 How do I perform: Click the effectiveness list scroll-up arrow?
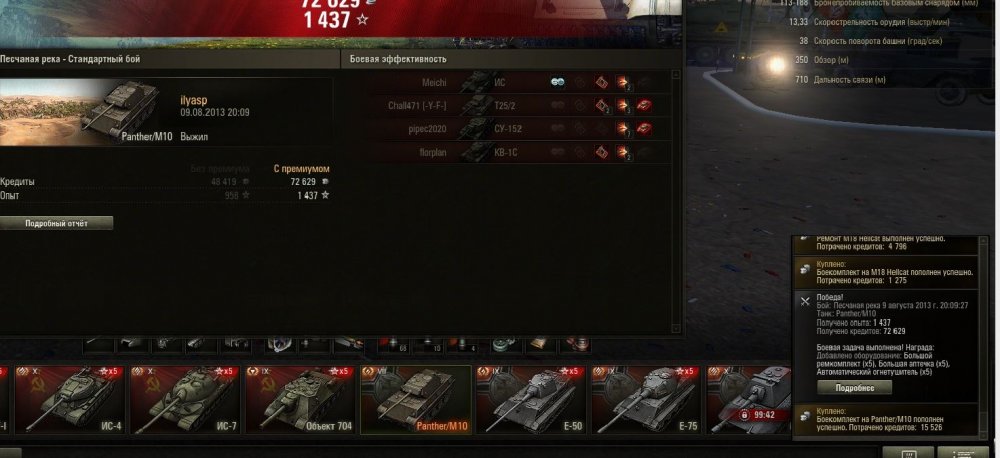(676, 76)
